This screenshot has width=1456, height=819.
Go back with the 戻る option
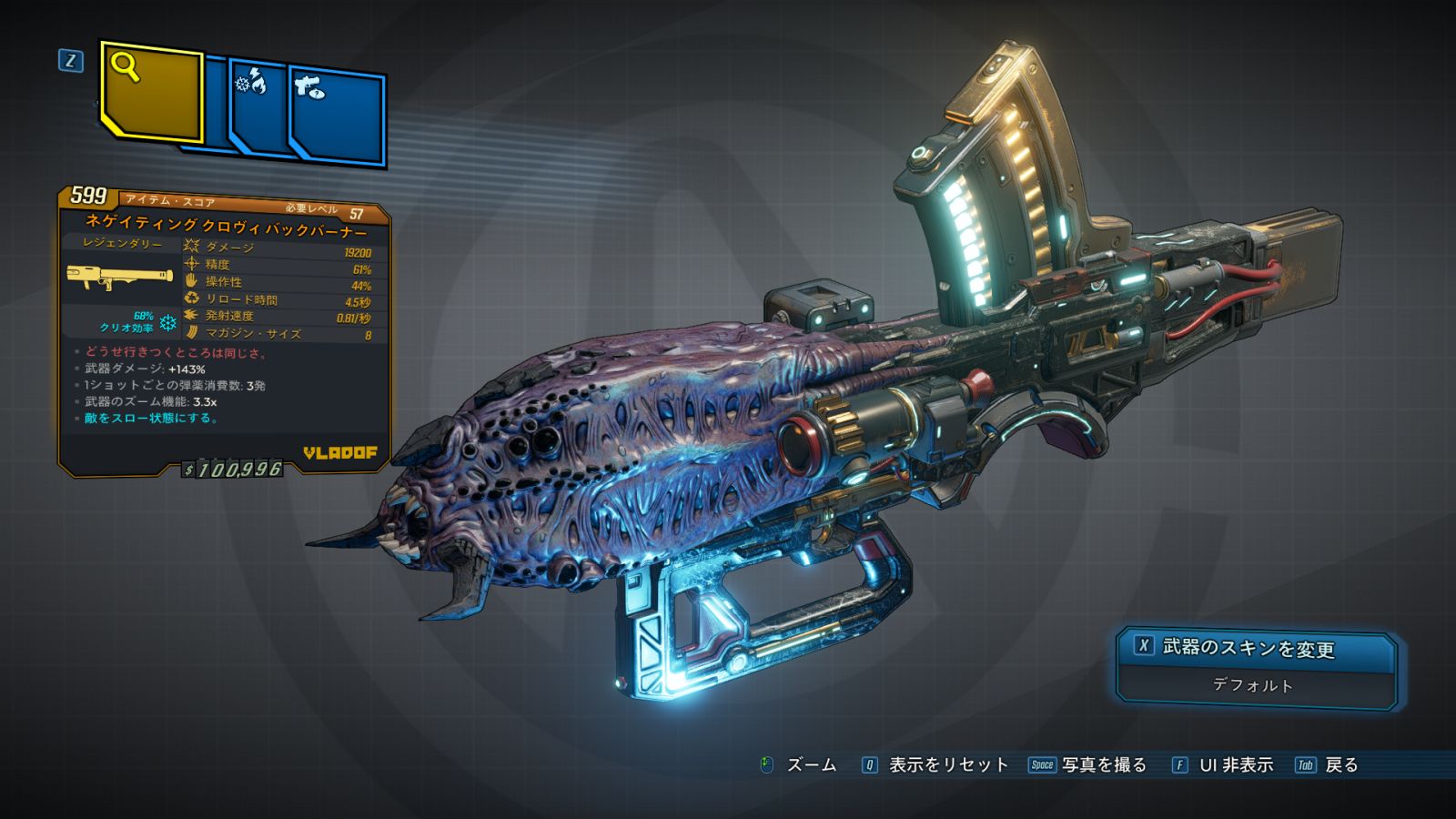1328,765
